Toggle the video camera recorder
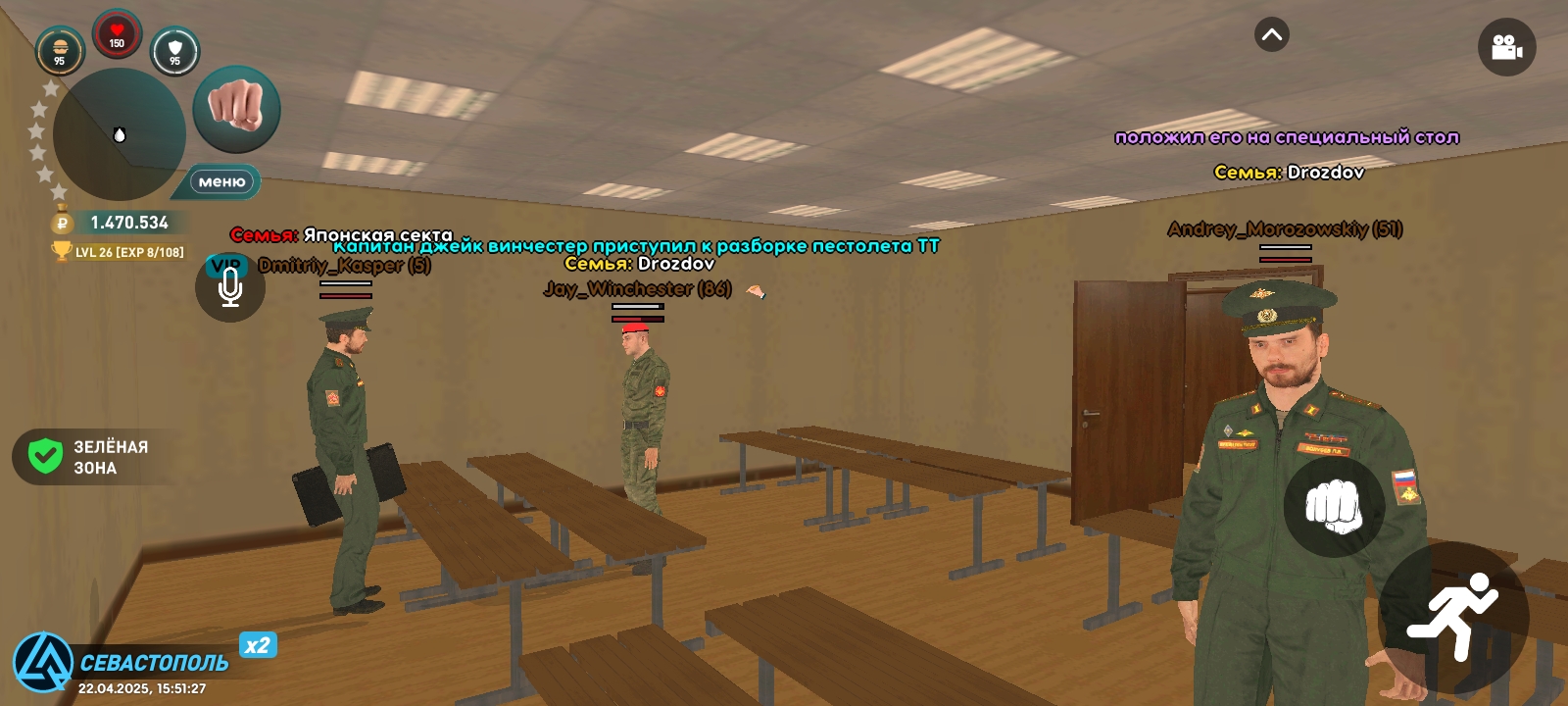The image size is (1568, 706). tap(1508, 45)
